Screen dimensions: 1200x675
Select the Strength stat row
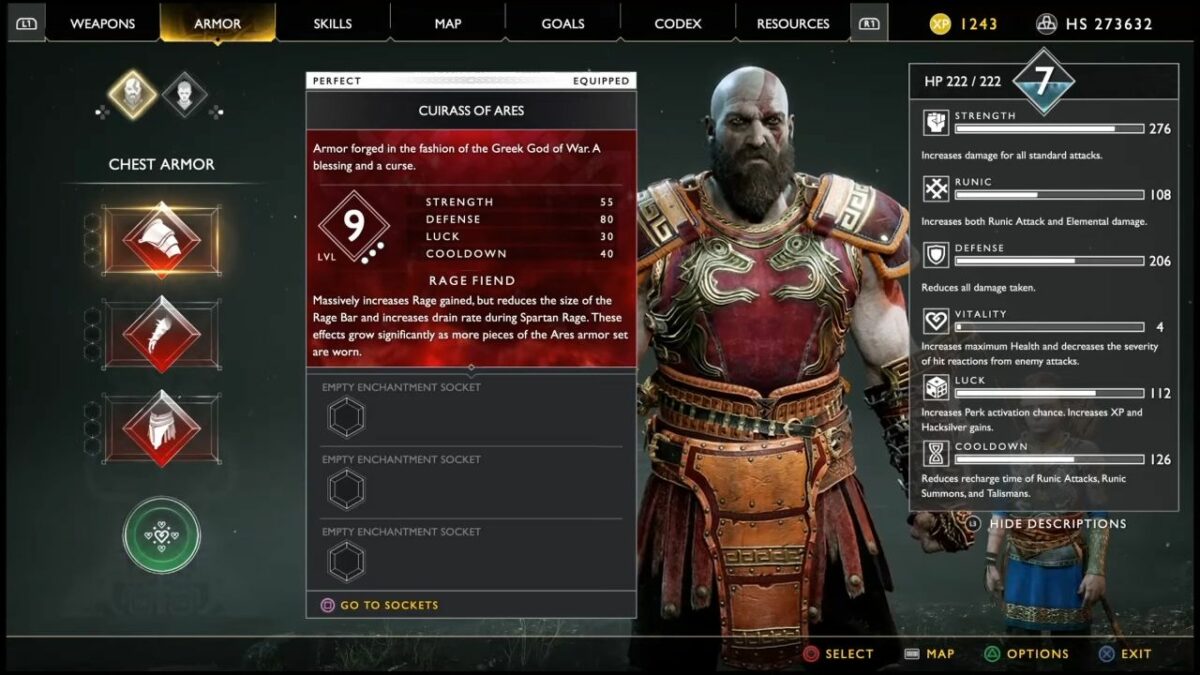[x=1034, y=128]
